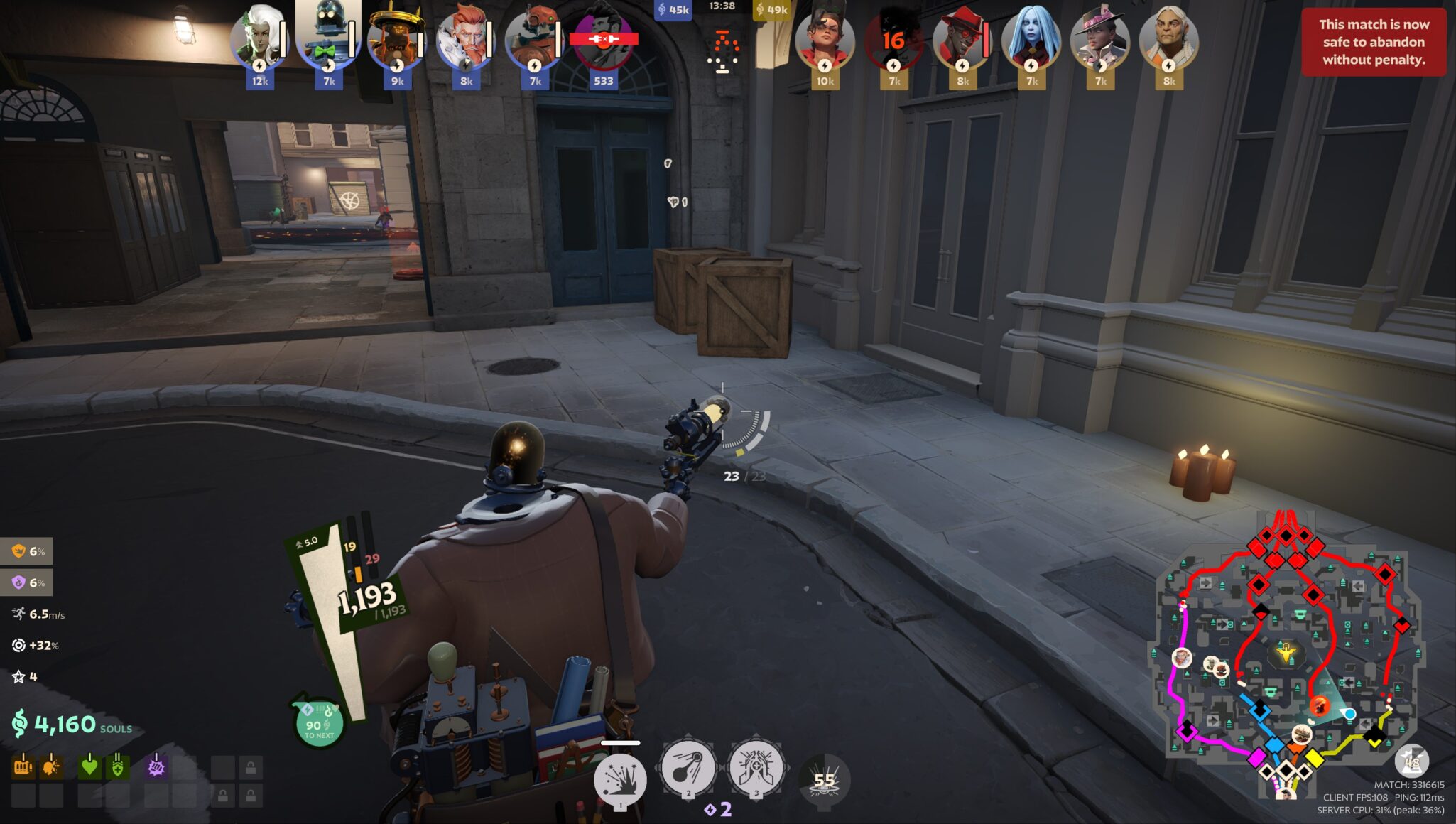Click the 4,160 souls counter
Image resolution: width=1456 pixels, height=824 pixels.
pos(72,725)
